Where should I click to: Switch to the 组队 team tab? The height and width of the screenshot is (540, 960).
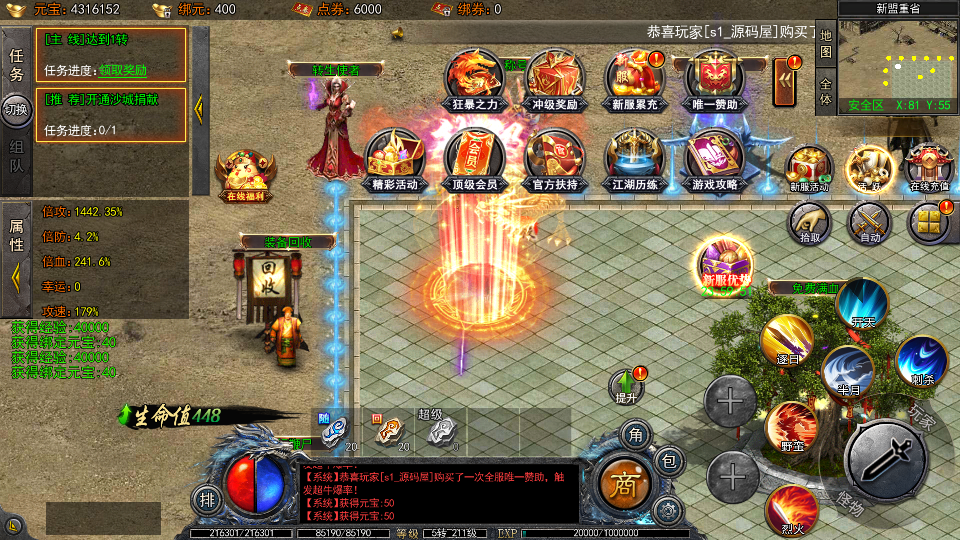pyautogui.click(x=17, y=157)
